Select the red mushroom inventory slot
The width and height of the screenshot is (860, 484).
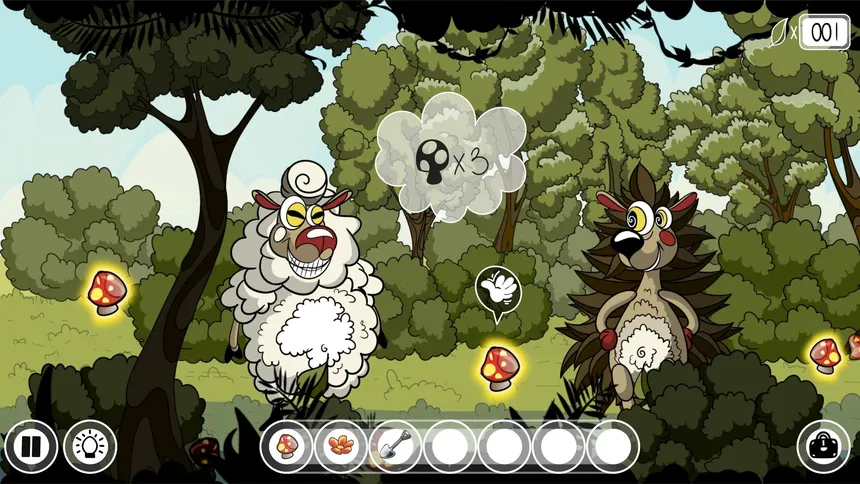coord(287,446)
